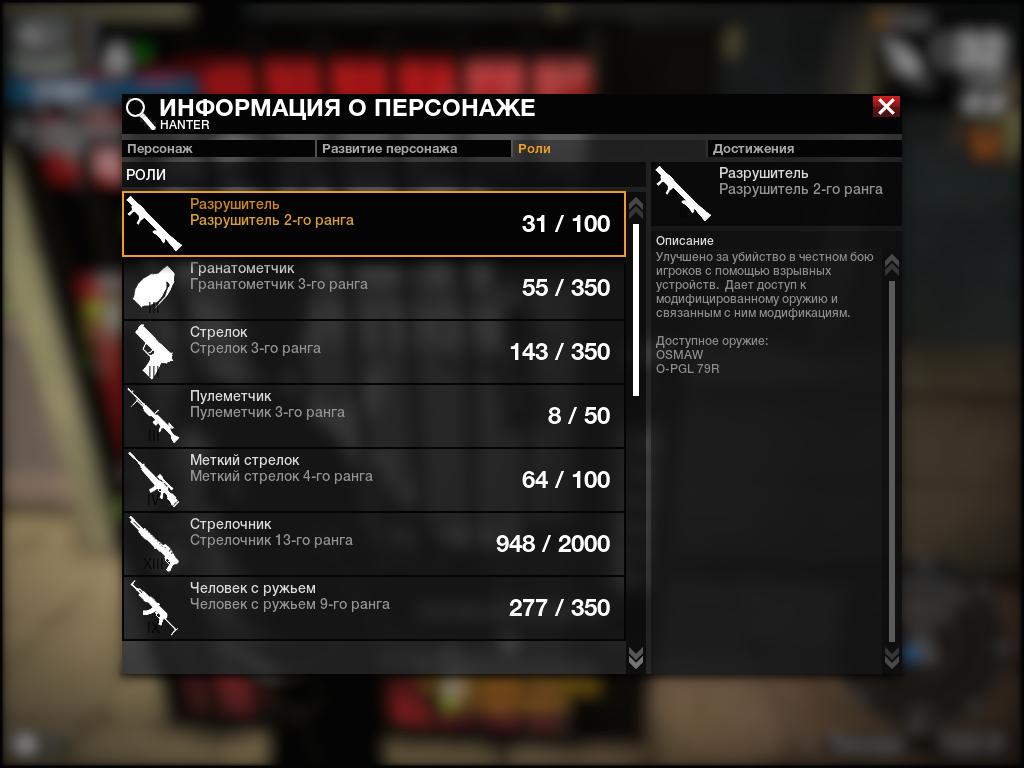Viewport: 1024px width, 768px height.
Task: Select the Человек с ружьем role row
Action: click(374, 608)
